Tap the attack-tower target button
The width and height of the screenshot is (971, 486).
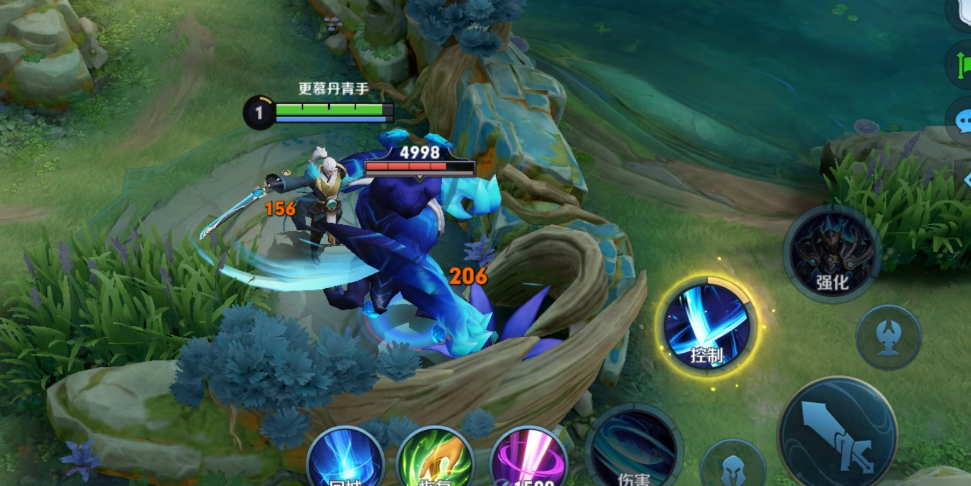click(x=888, y=337)
